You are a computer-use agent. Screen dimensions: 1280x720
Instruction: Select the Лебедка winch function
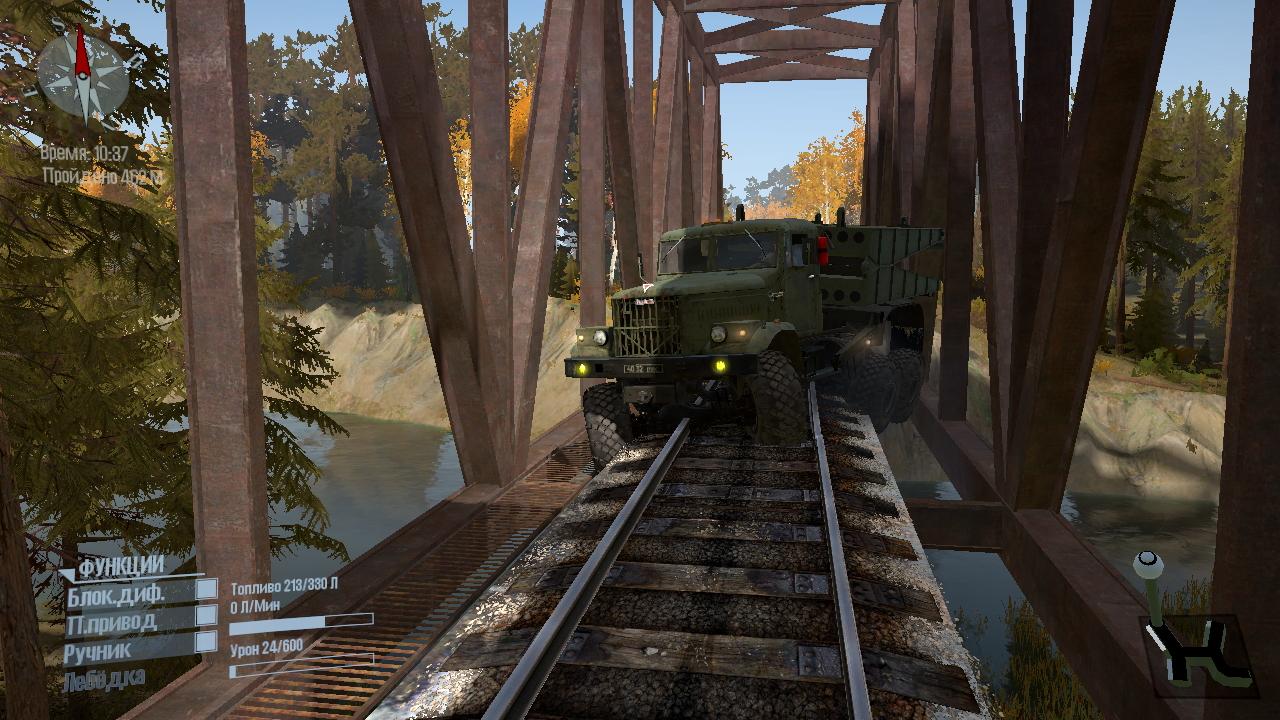[x=104, y=681]
